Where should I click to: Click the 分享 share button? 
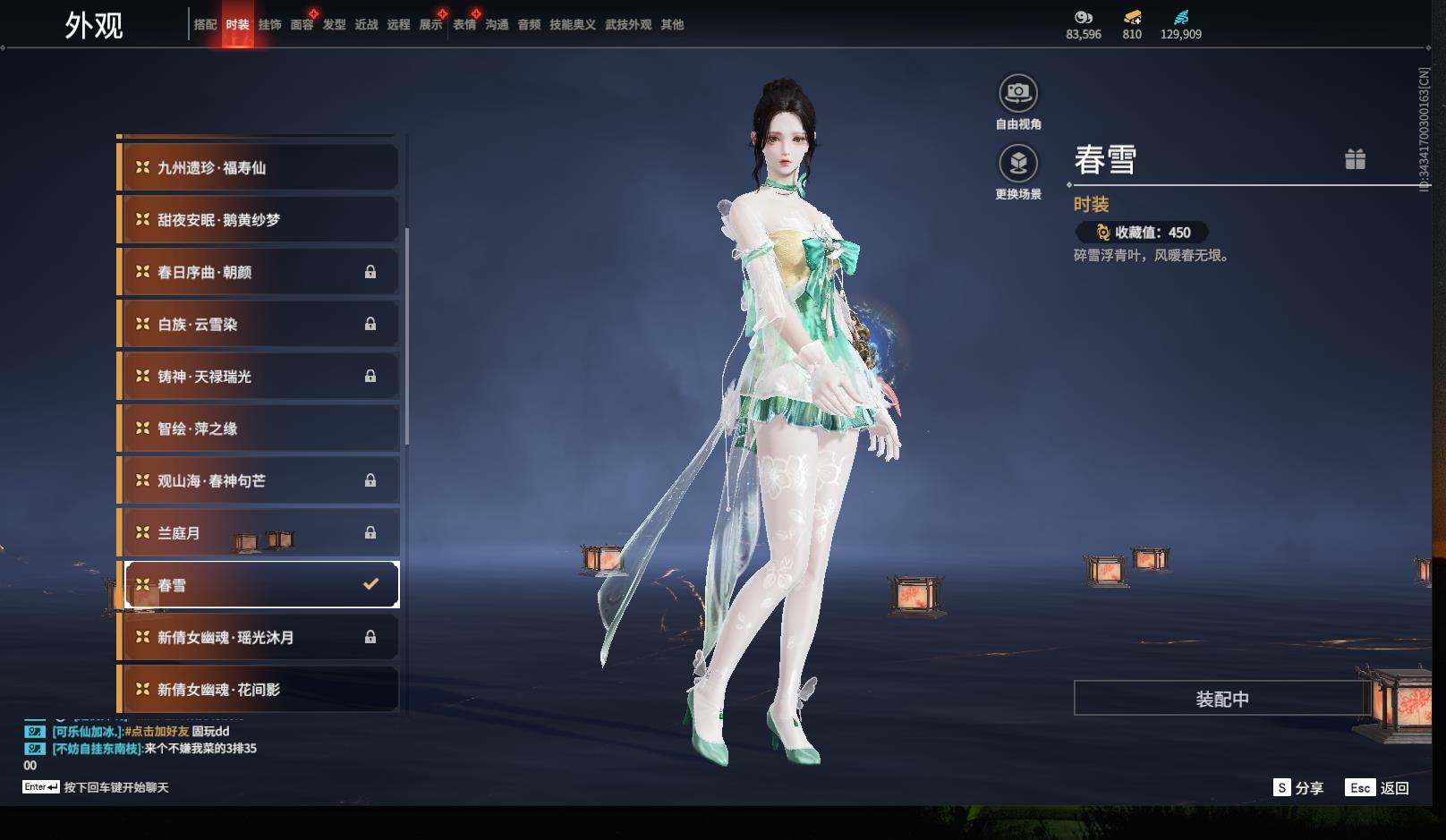pyautogui.click(x=1298, y=788)
